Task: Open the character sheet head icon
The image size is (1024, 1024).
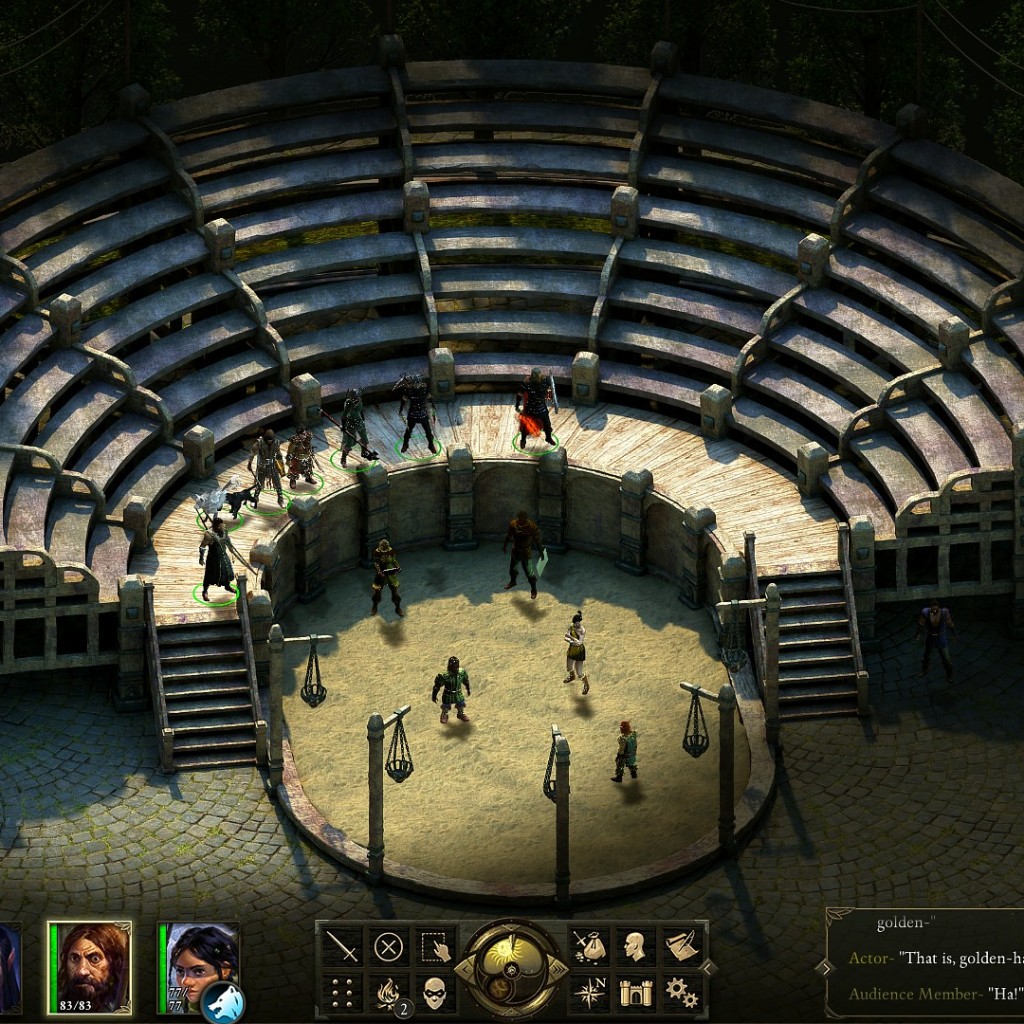Action: [634, 946]
